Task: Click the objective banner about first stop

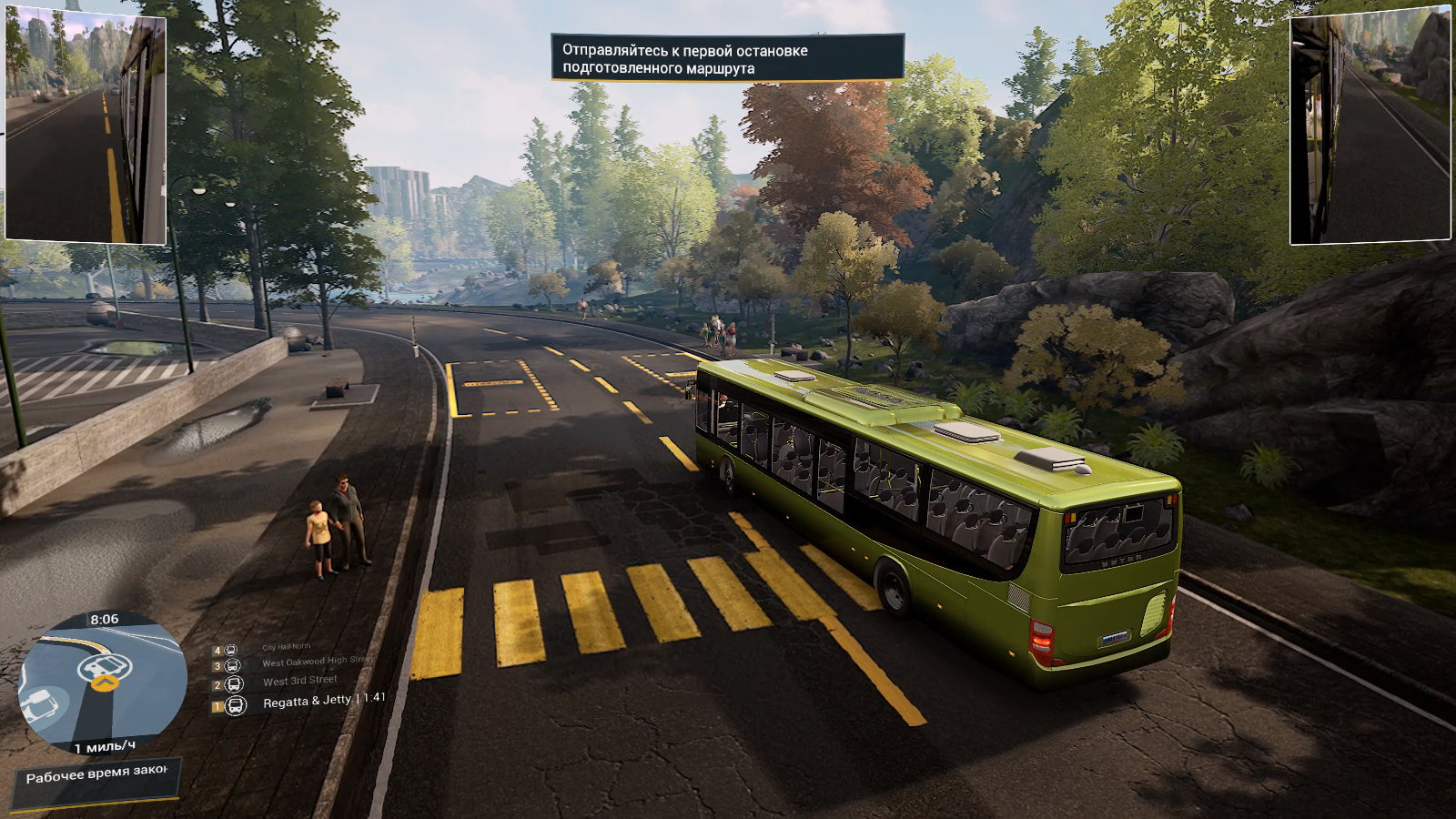Action: click(727, 59)
